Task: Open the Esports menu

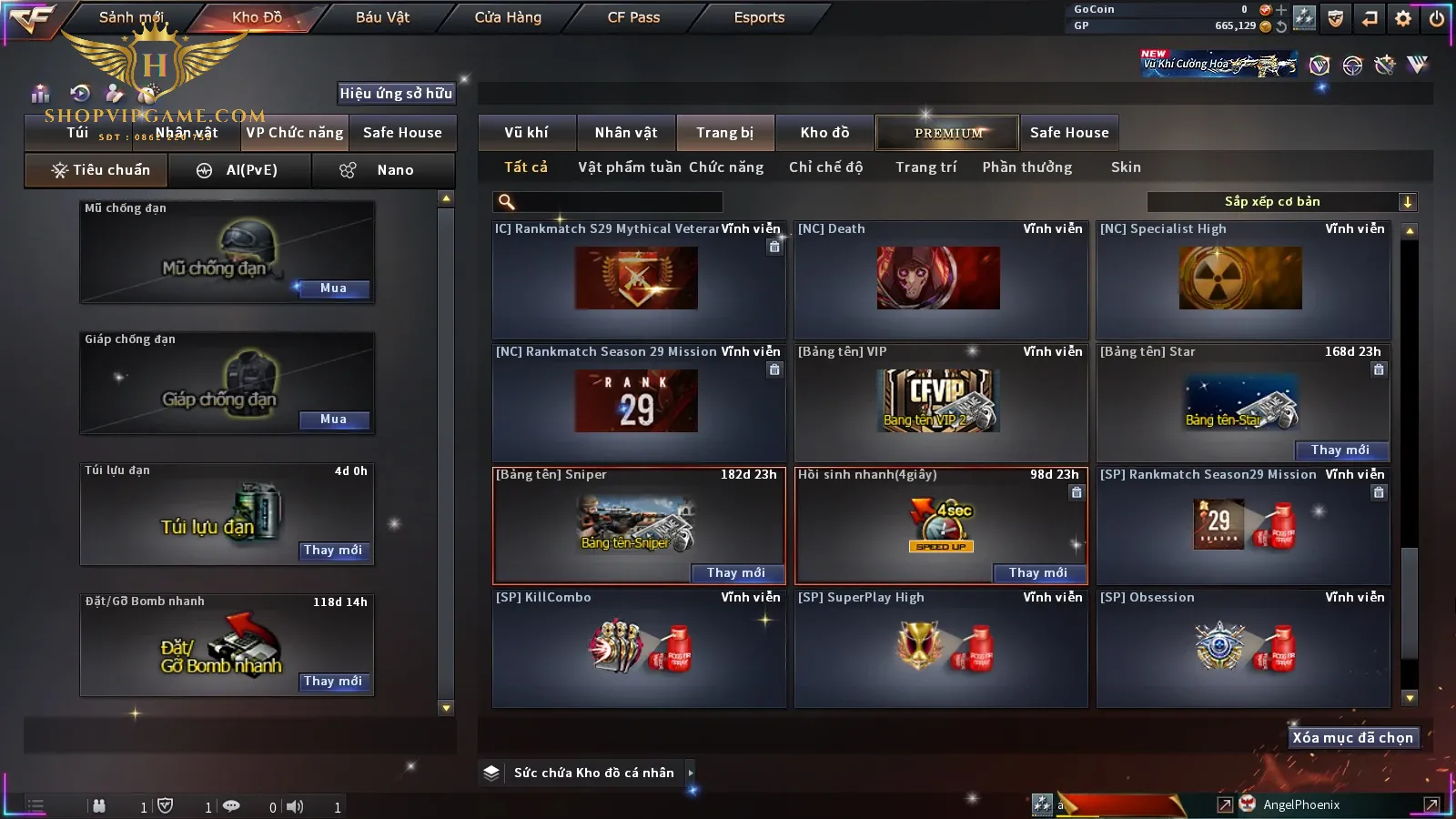Action: [x=759, y=17]
